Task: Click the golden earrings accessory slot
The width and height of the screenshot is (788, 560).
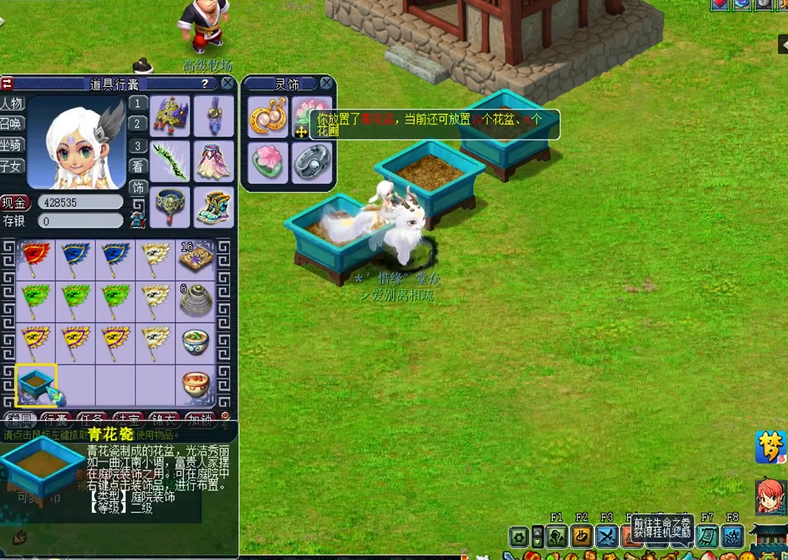Action: [268, 115]
